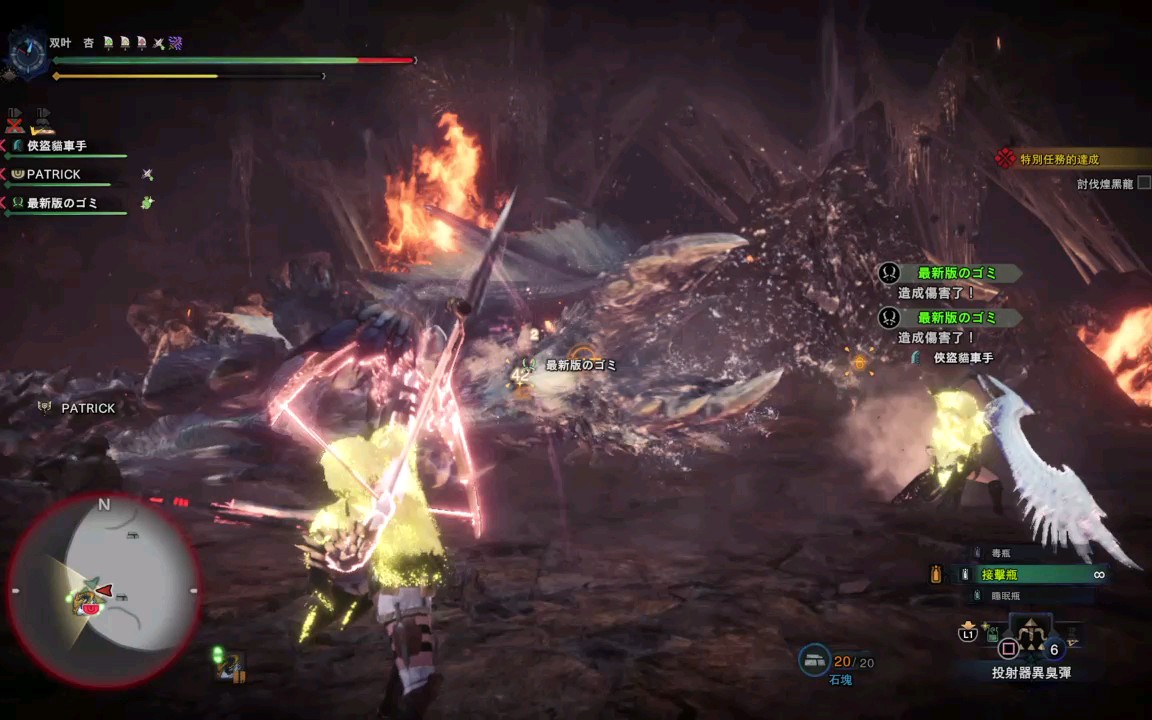The width and height of the screenshot is (1152, 720).
Task: Open the 特別任務的達成 quest tracker
Action: [1059, 159]
